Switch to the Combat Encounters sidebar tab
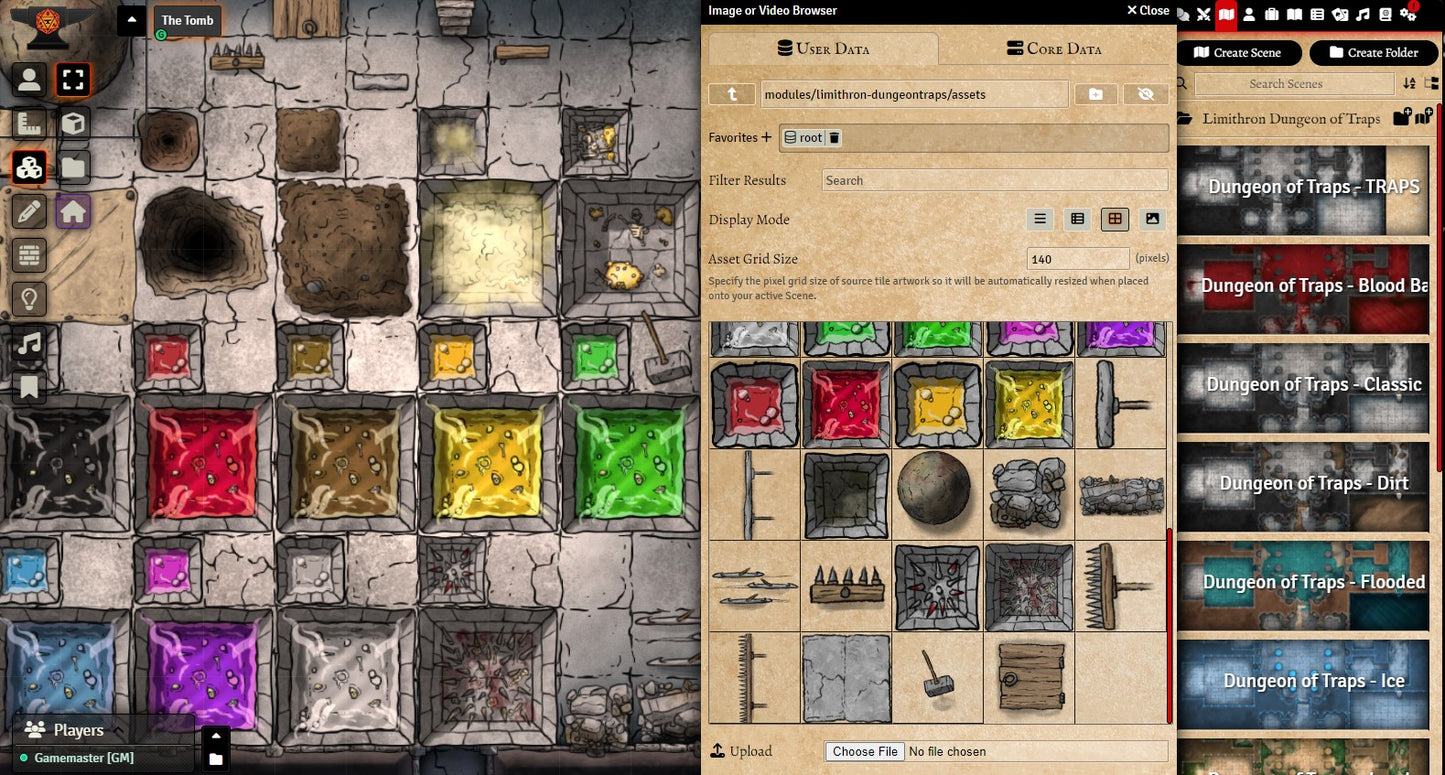Screen dimensions: 1445x775 (1203, 14)
